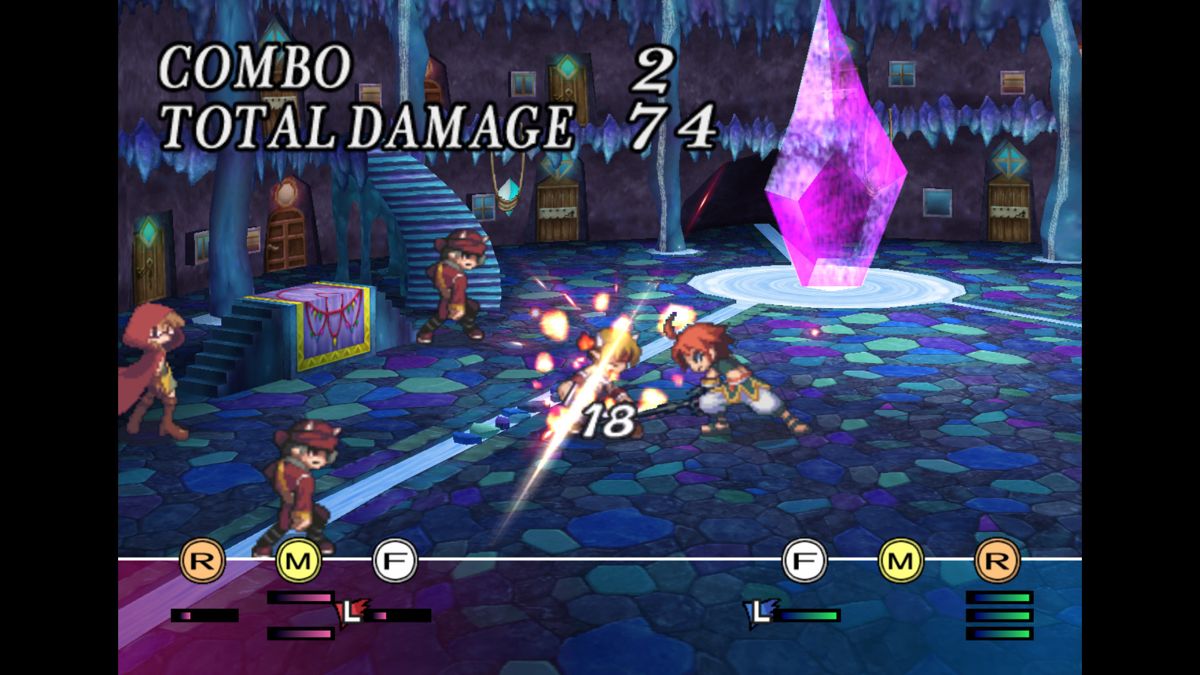Select the left team's yellow M row marker

coord(297,561)
